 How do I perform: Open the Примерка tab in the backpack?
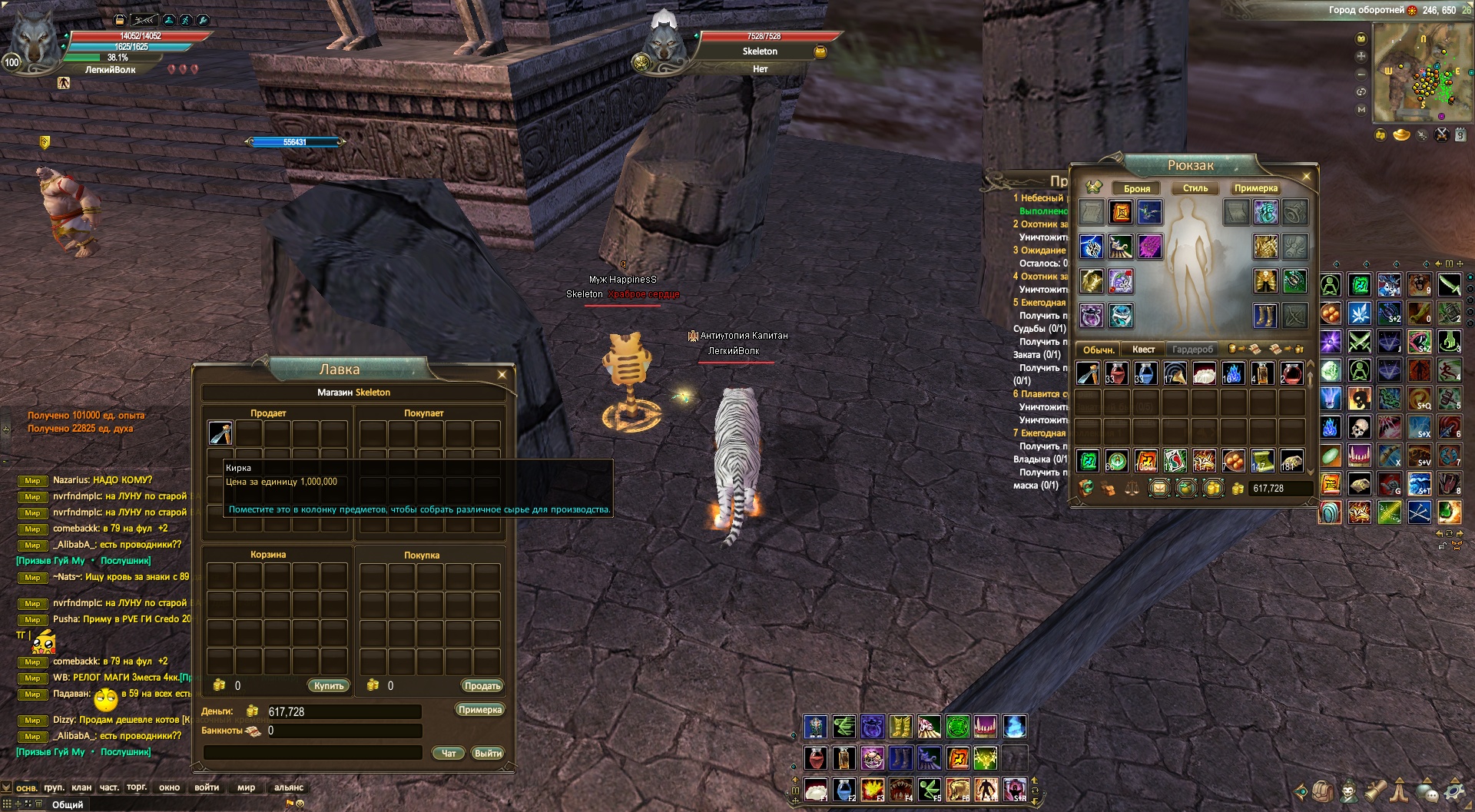1255,188
